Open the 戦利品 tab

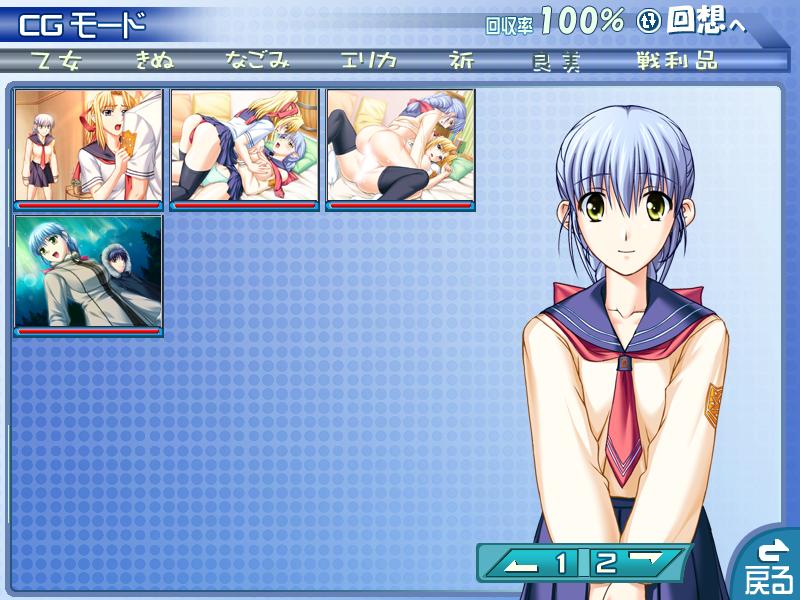pos(677,60)
